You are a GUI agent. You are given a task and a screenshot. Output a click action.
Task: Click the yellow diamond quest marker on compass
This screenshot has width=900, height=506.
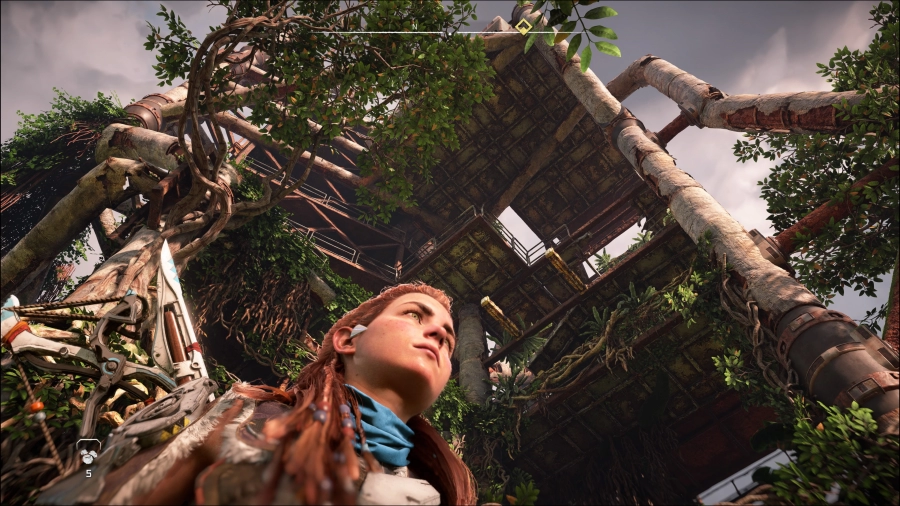(x=523, y=27)
